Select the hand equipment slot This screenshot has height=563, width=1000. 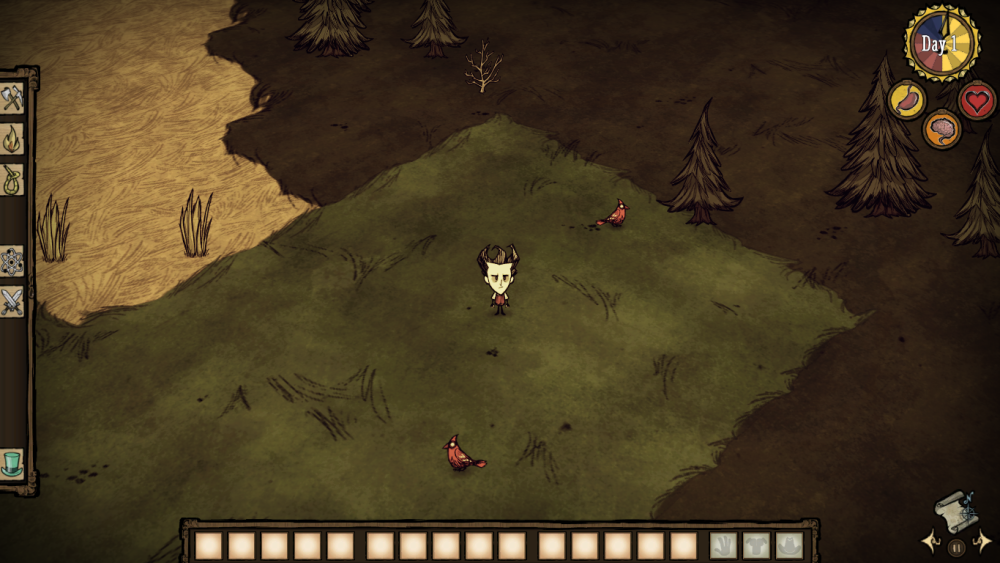pyautogui.click(x=724, y=546)
